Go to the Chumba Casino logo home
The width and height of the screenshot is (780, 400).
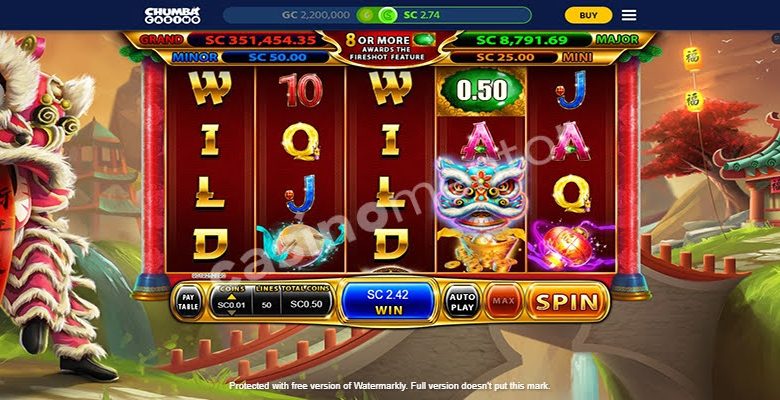(x=172, y=15)
